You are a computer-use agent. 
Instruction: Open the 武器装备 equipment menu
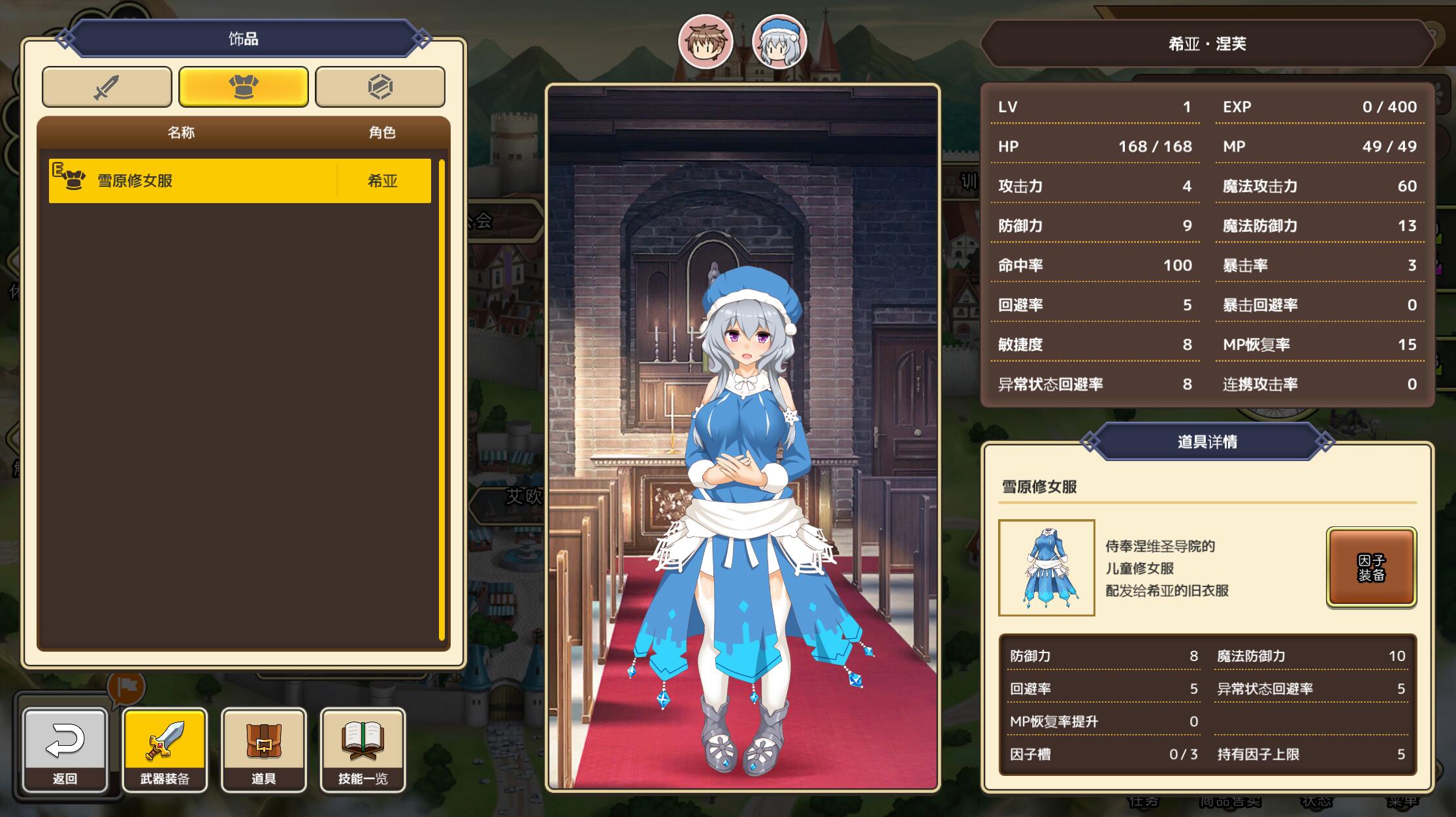click(x=165, y=750)
